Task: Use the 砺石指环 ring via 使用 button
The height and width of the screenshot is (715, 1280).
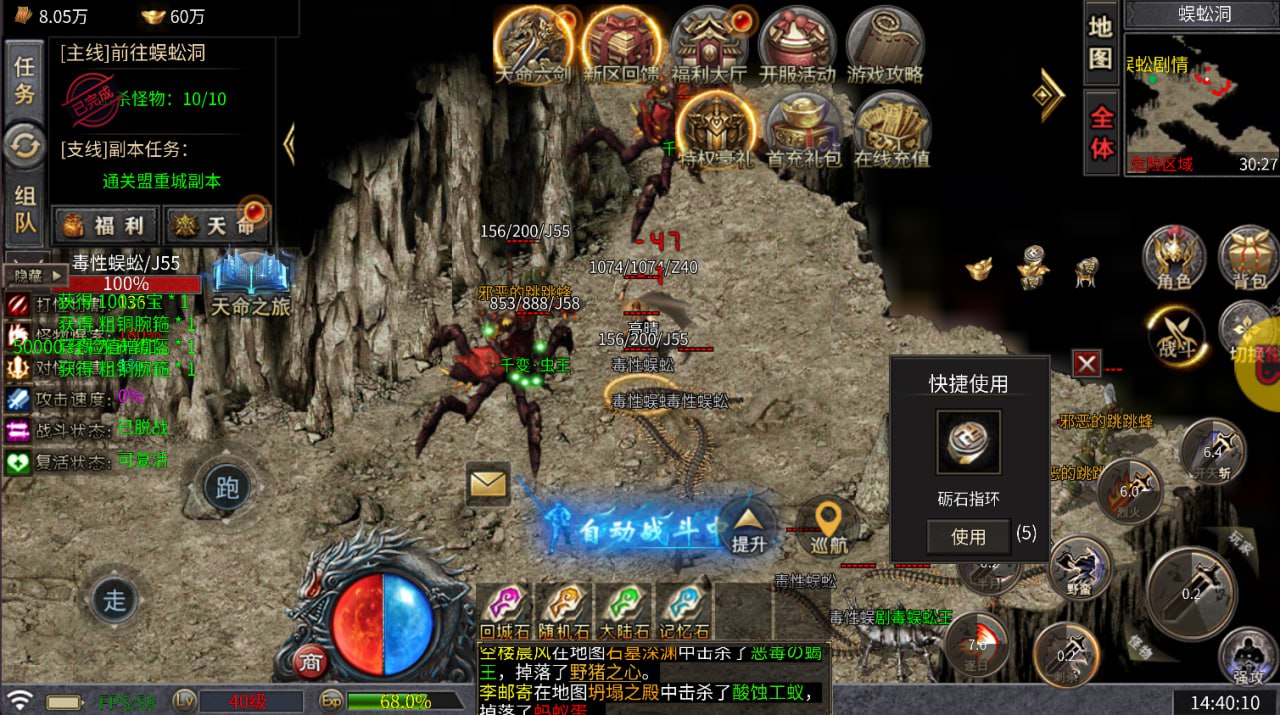Action: click(967, 537)
